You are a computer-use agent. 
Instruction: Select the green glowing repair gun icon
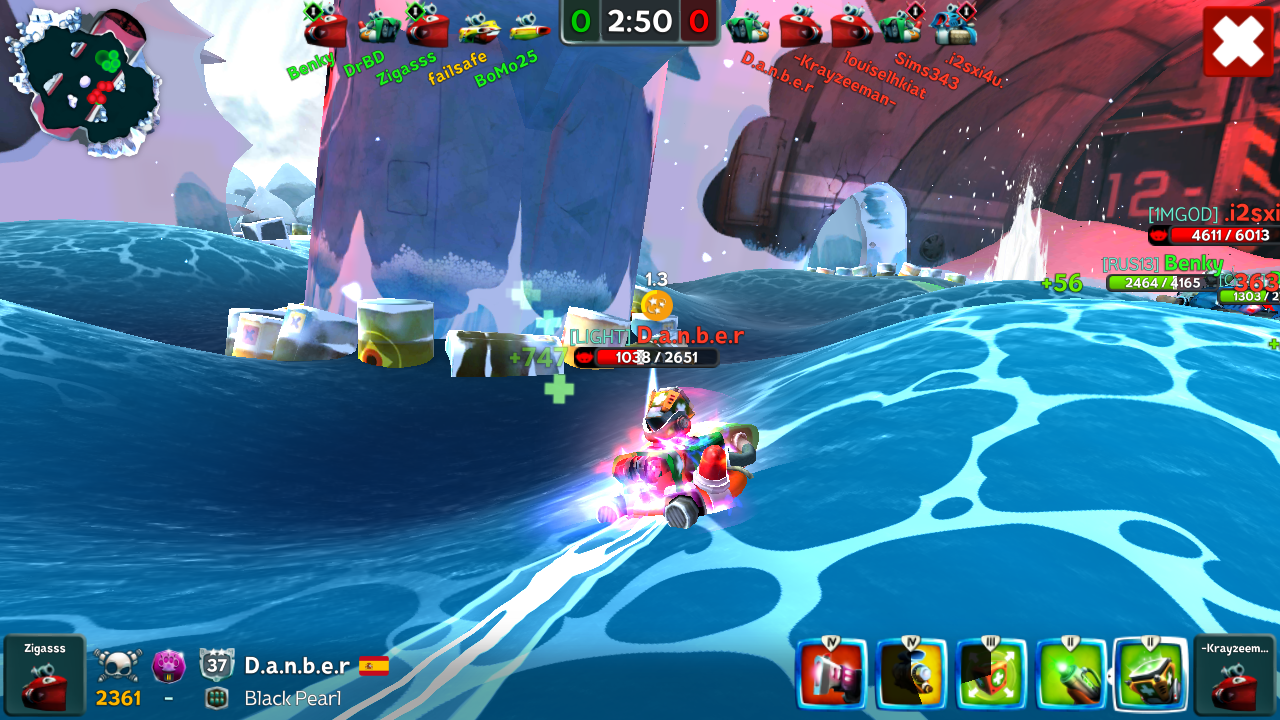(x=1071, y=675)
